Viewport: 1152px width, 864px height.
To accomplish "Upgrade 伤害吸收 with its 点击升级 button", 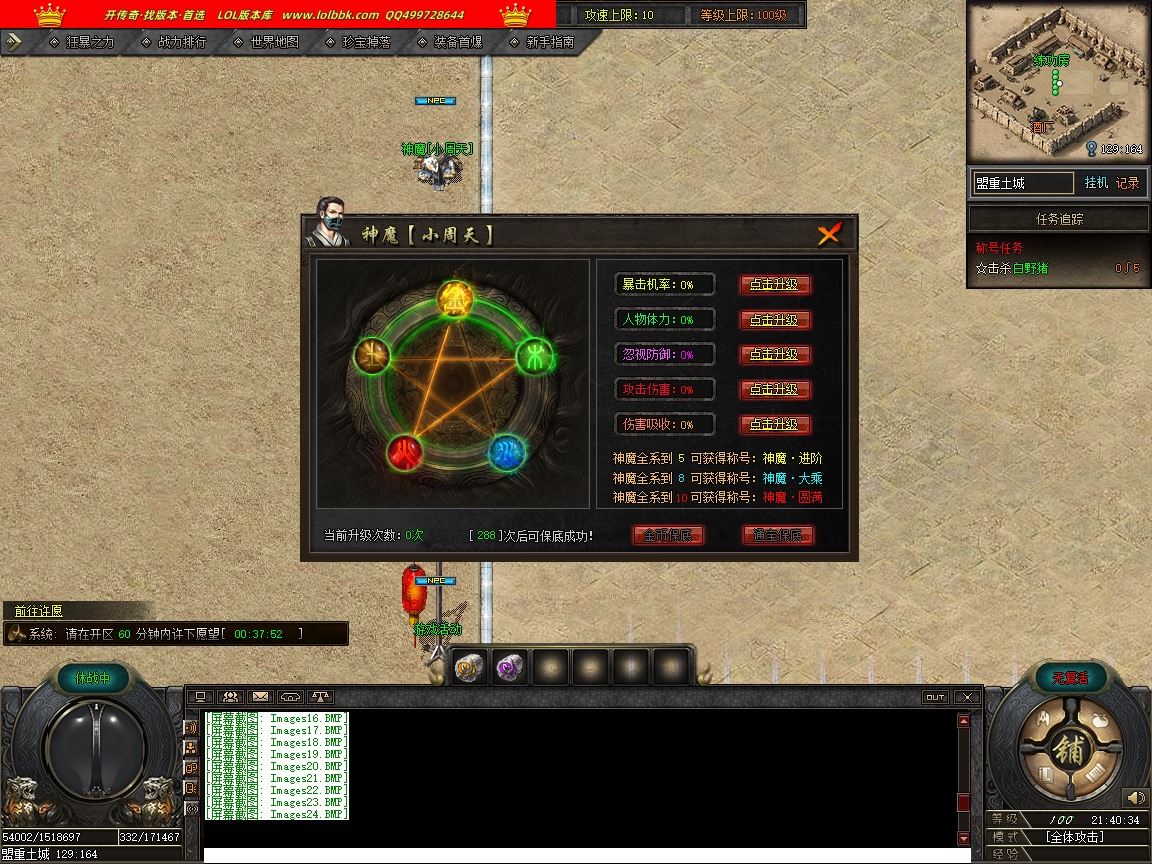I will tap(775, 424).
